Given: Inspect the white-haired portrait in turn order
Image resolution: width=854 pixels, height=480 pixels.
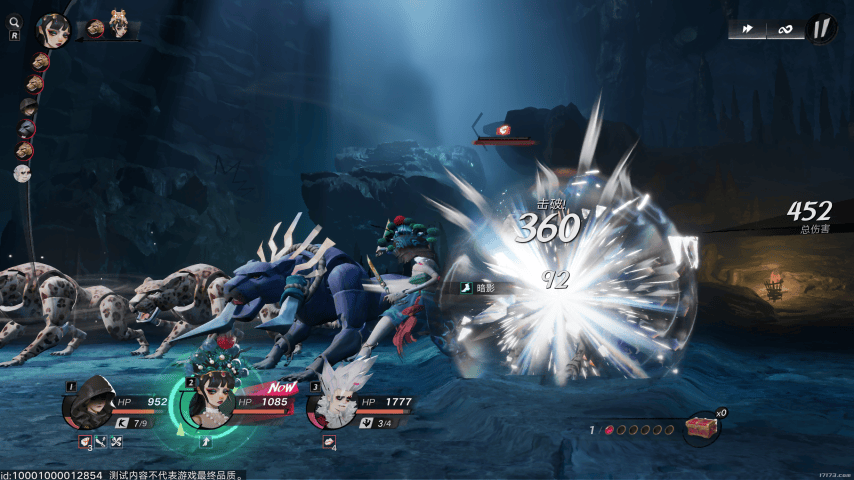Looking at the screenshot, I should pyautogui.click(x=22, y=173).
